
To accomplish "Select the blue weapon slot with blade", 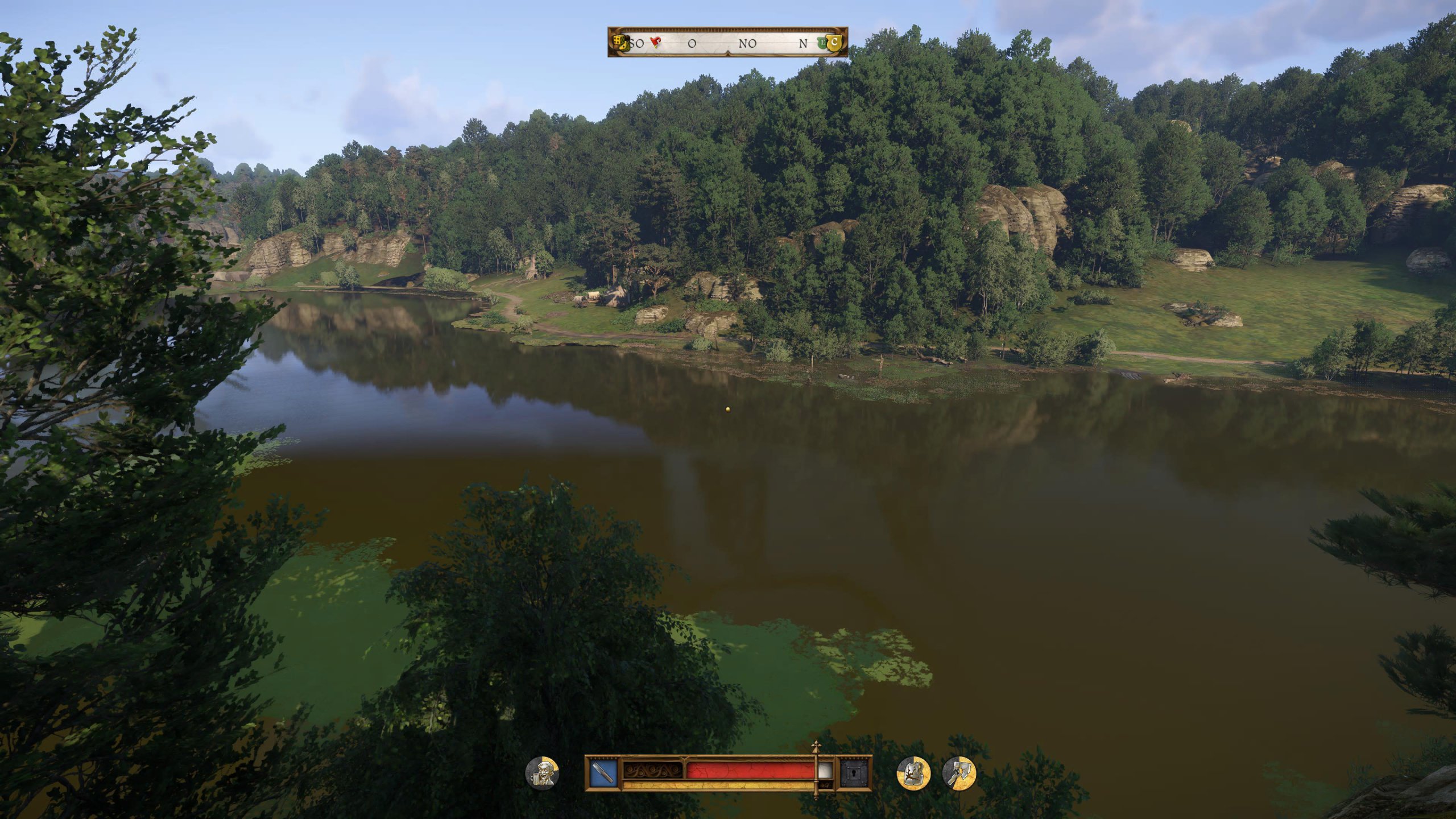I will [603, 773].
